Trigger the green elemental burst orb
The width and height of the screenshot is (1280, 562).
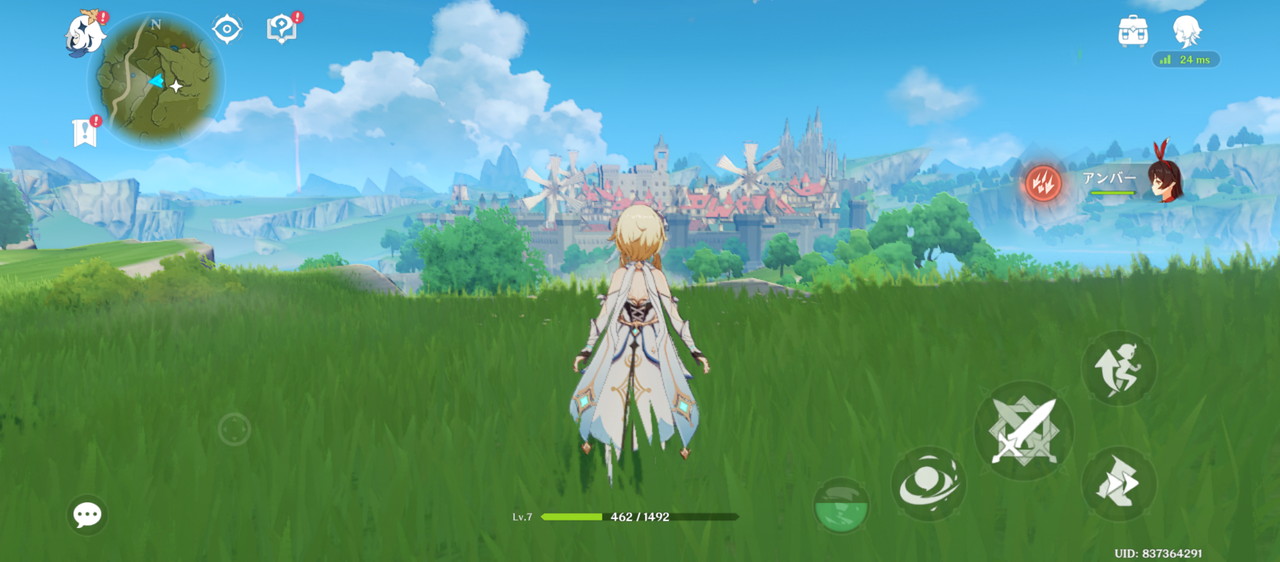click(841, 503)
